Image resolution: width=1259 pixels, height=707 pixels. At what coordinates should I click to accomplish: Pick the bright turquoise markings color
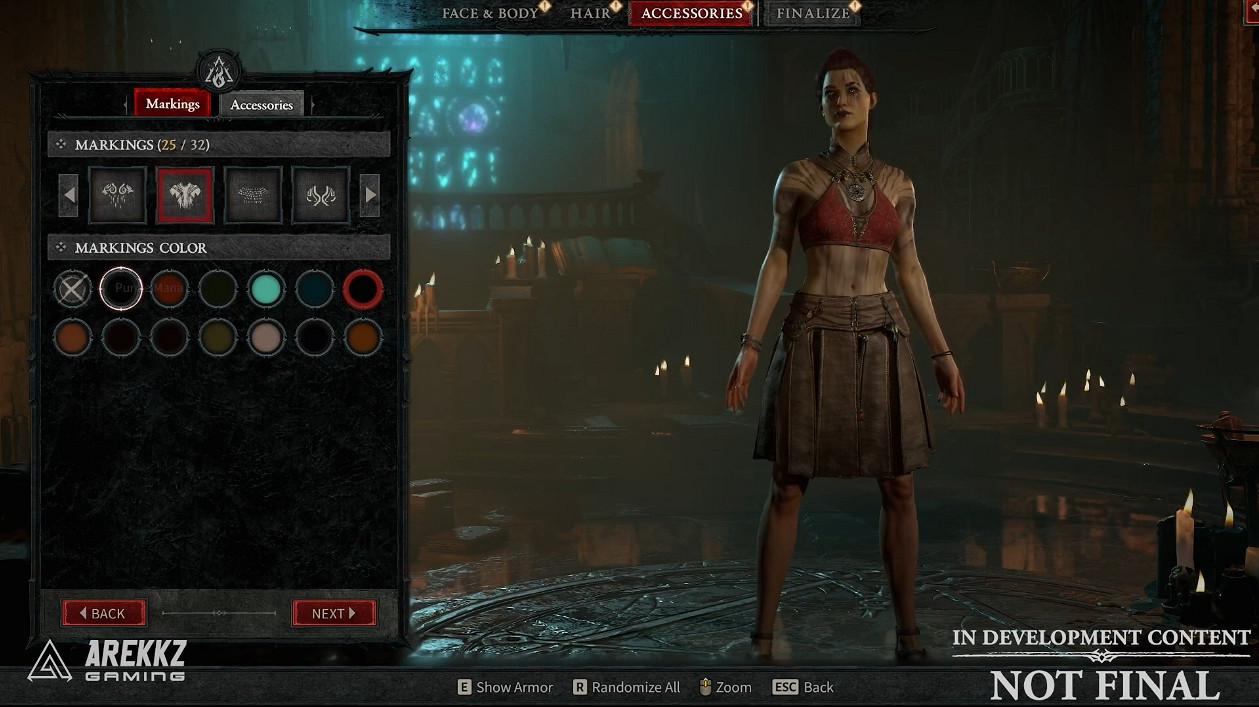[266, 289]
